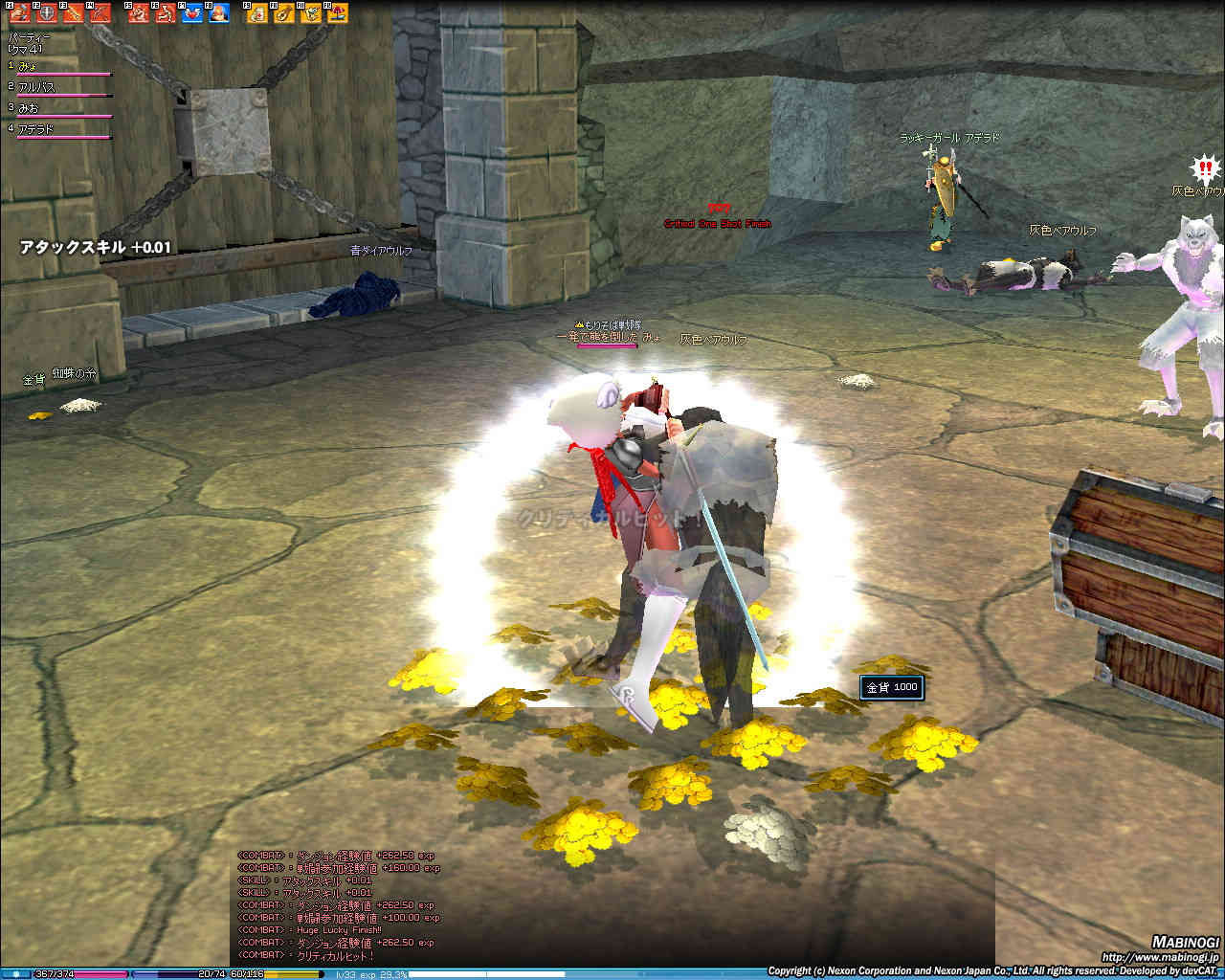Trigger the F6 kneeling figure skill

pos(166,13)
